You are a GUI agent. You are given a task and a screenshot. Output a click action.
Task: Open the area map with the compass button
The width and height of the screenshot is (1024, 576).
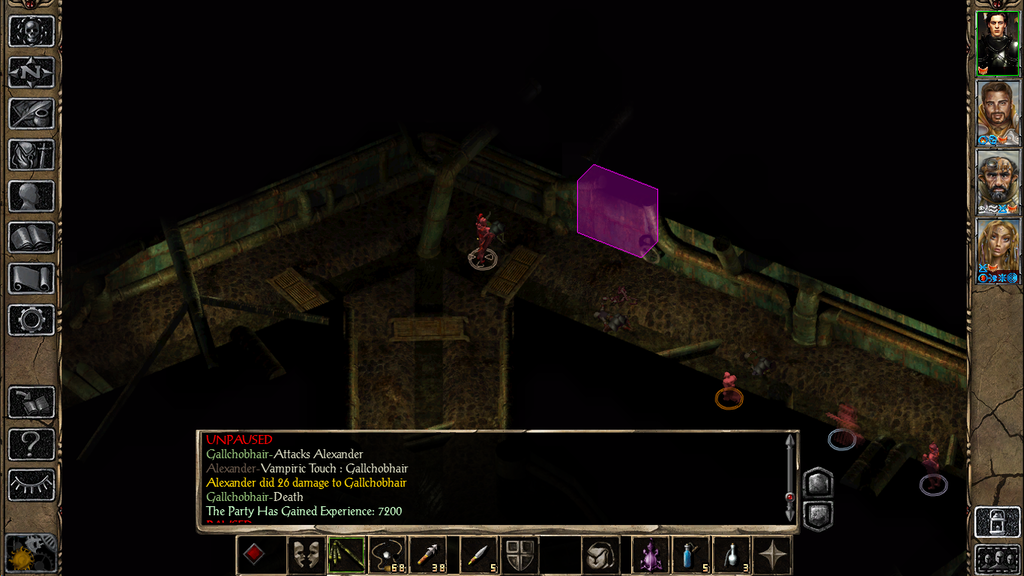pos(31,72)
